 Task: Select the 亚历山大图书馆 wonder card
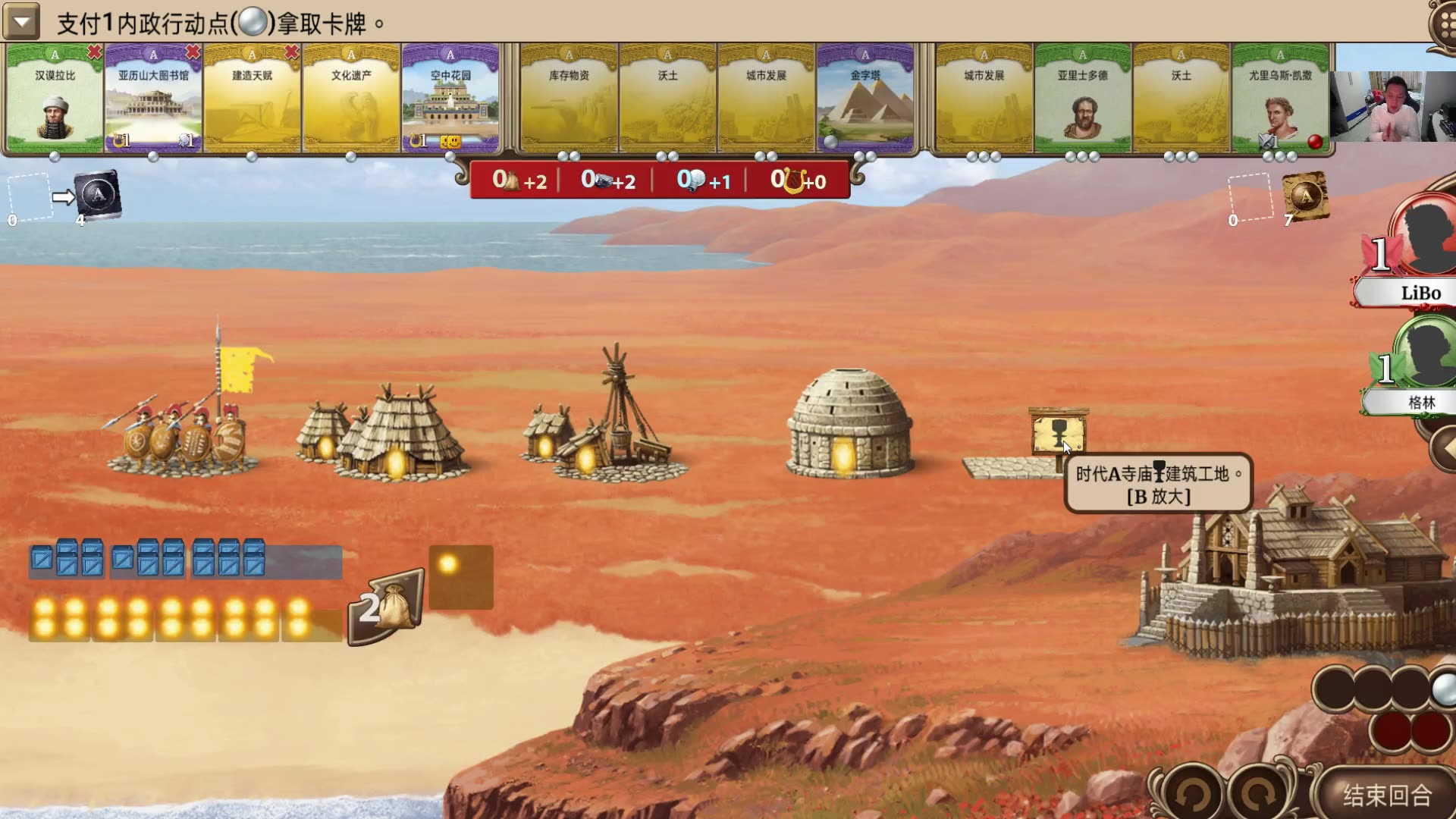click(153, 99)
